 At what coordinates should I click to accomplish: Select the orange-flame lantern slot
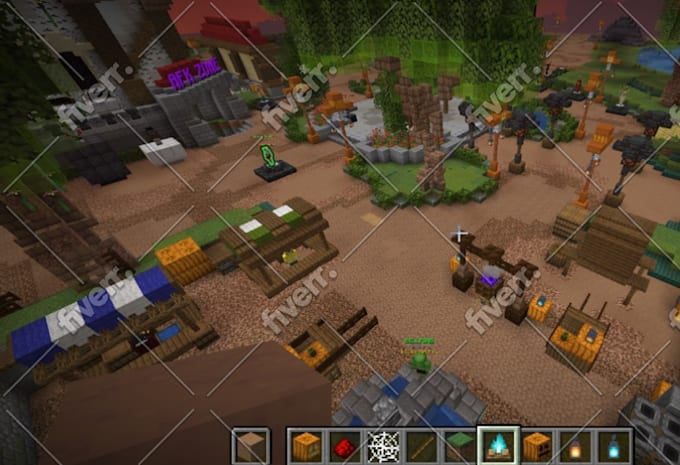click(576, 446)
